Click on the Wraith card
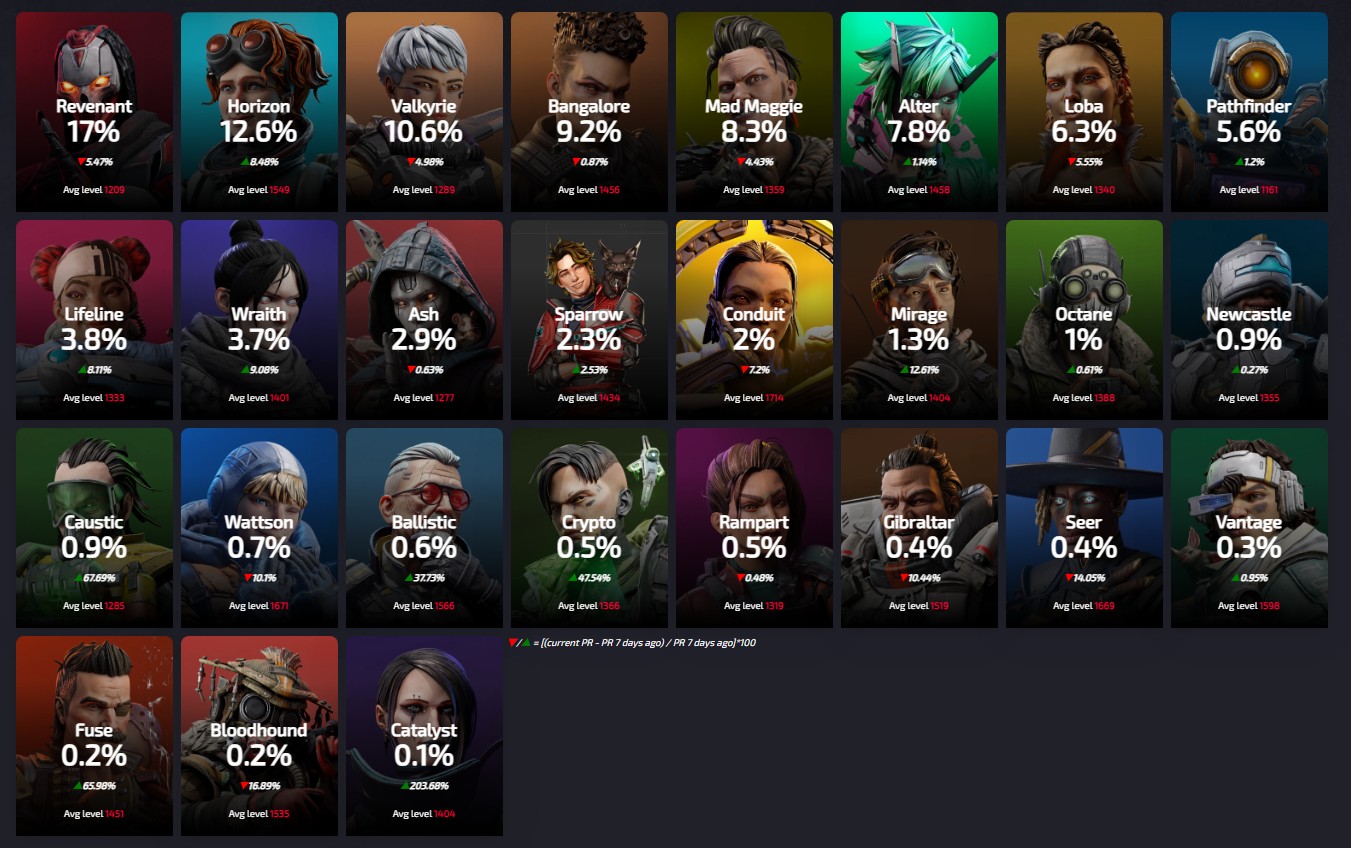This screenshot has height=848, width=1351. point(259,320)
